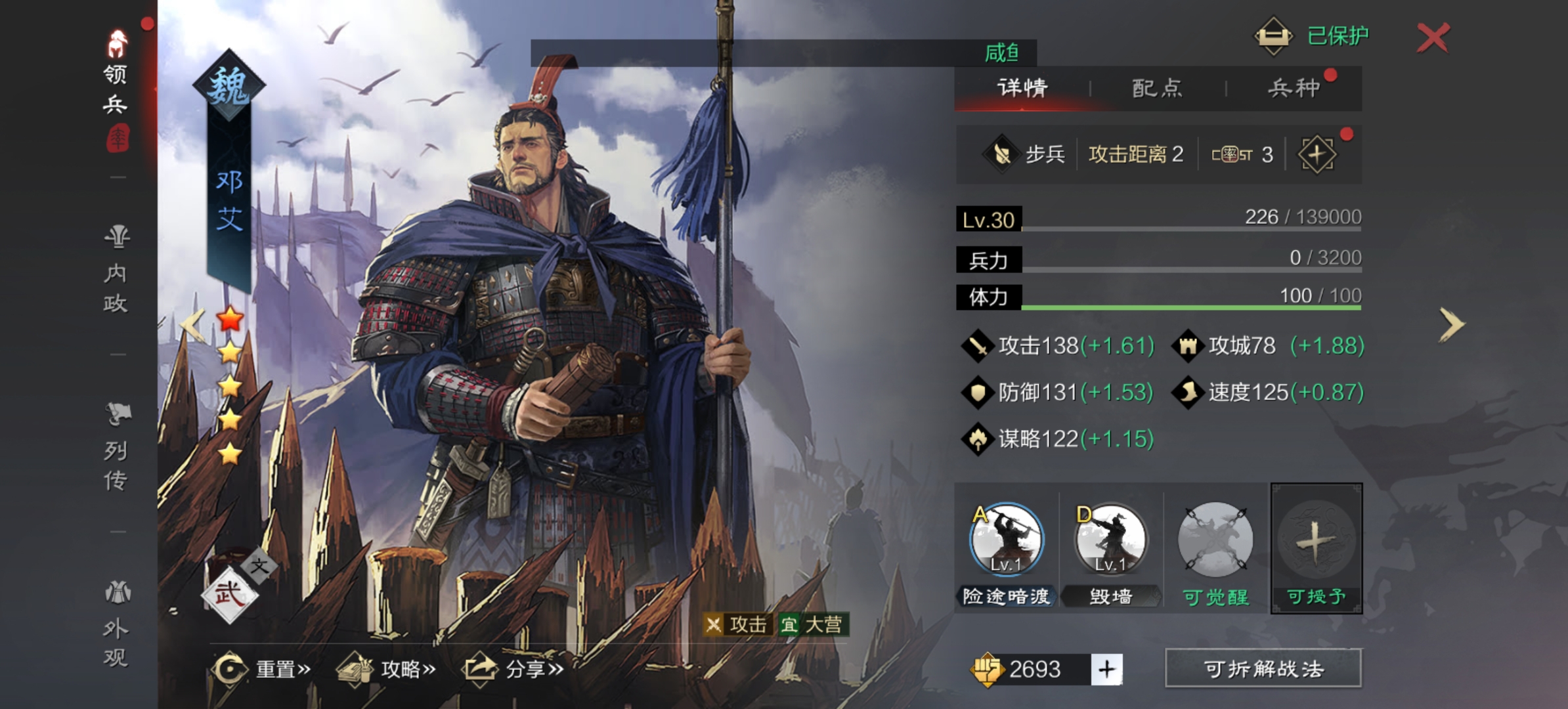Click the 可拆解战法 button
This screenshot has height=709, width=1568.
point(1263,669)
